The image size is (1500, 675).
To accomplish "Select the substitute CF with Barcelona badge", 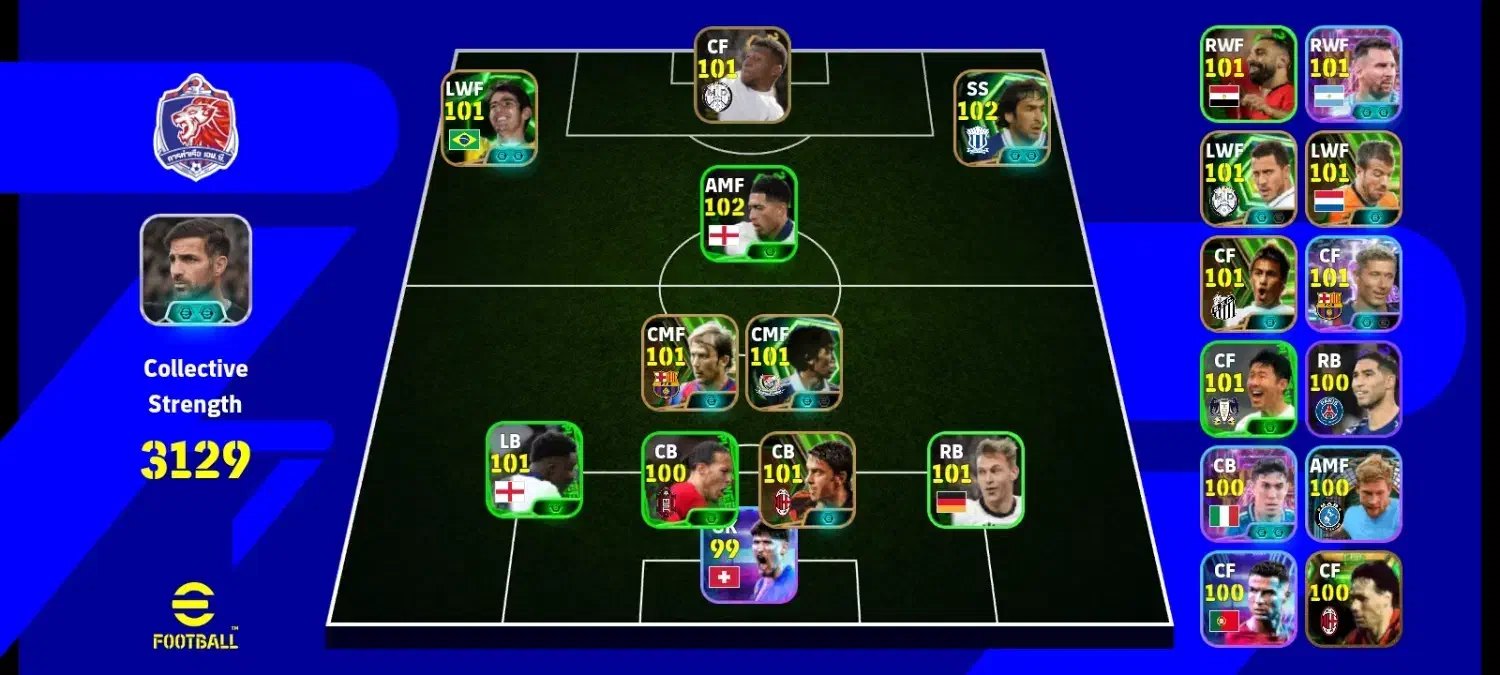I will [1353, 284].
